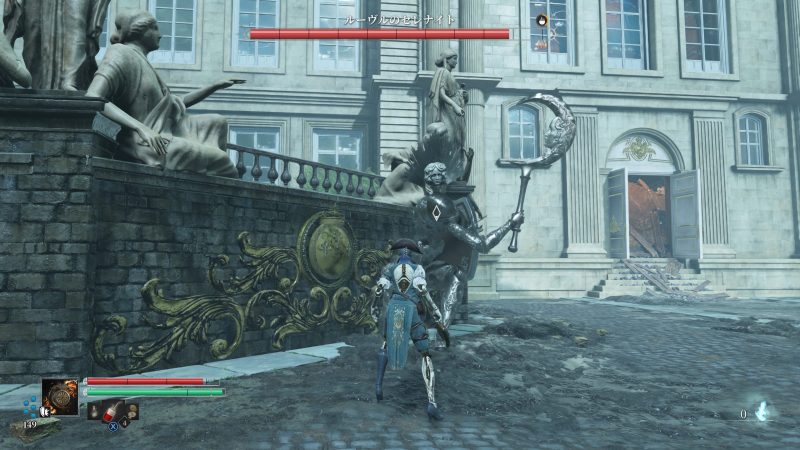Select the pale flask item slot
800x450 pixels.
(x=95, y=410)
